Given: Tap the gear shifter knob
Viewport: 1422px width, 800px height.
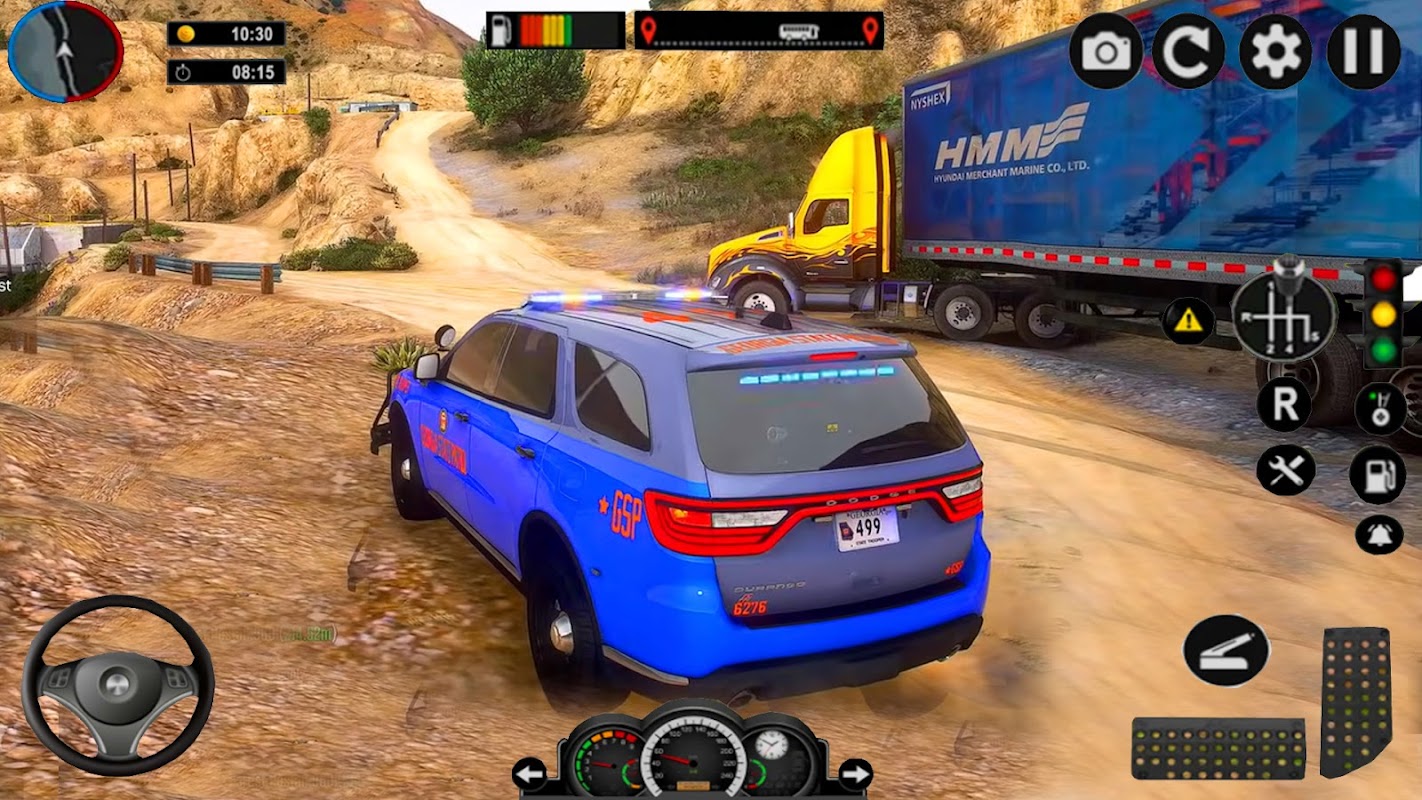Looking at the screenshot, I should tap(1283, 315).
